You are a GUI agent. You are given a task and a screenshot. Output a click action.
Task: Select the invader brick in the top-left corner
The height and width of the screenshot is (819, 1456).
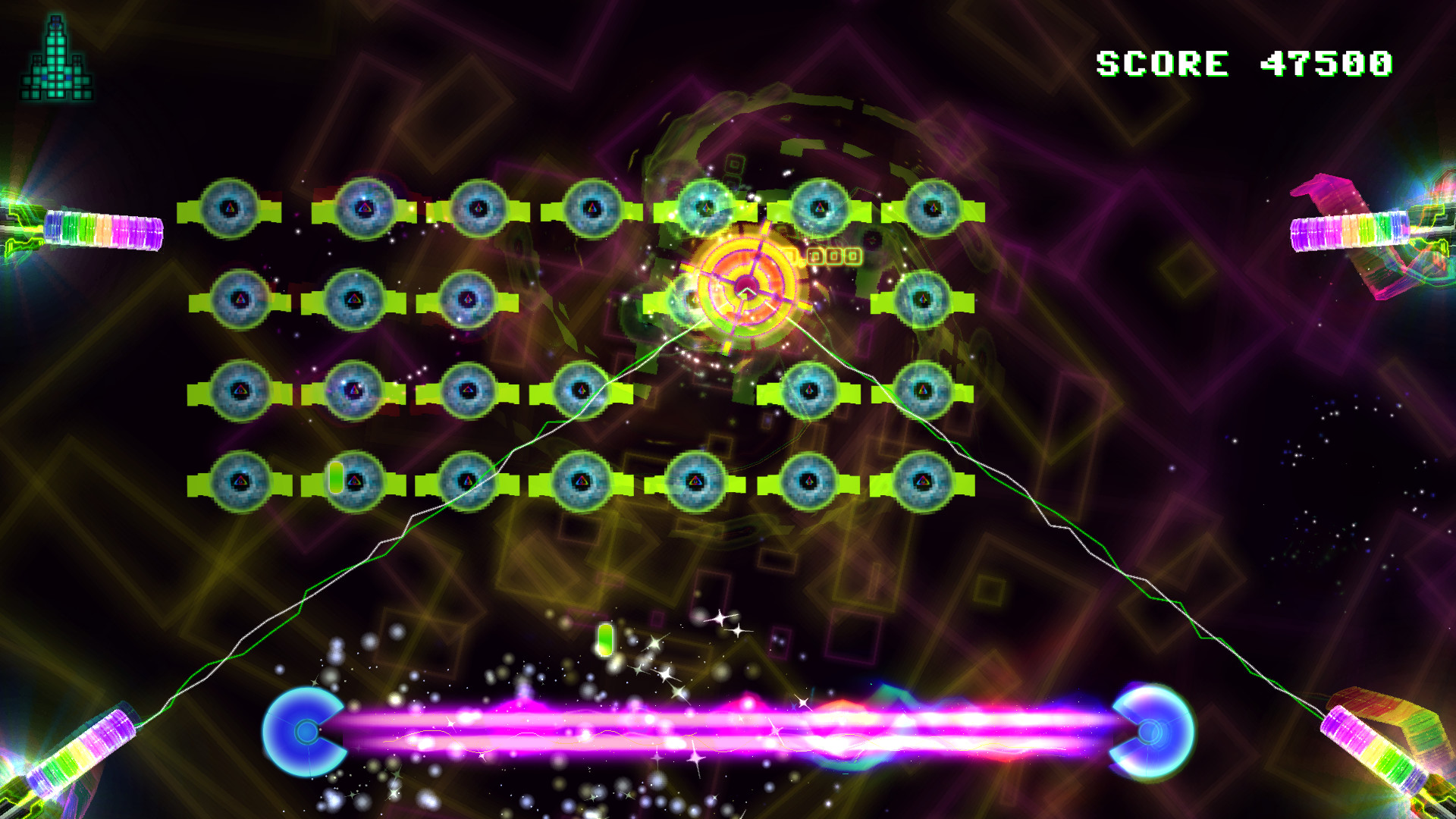coord(231,205)
